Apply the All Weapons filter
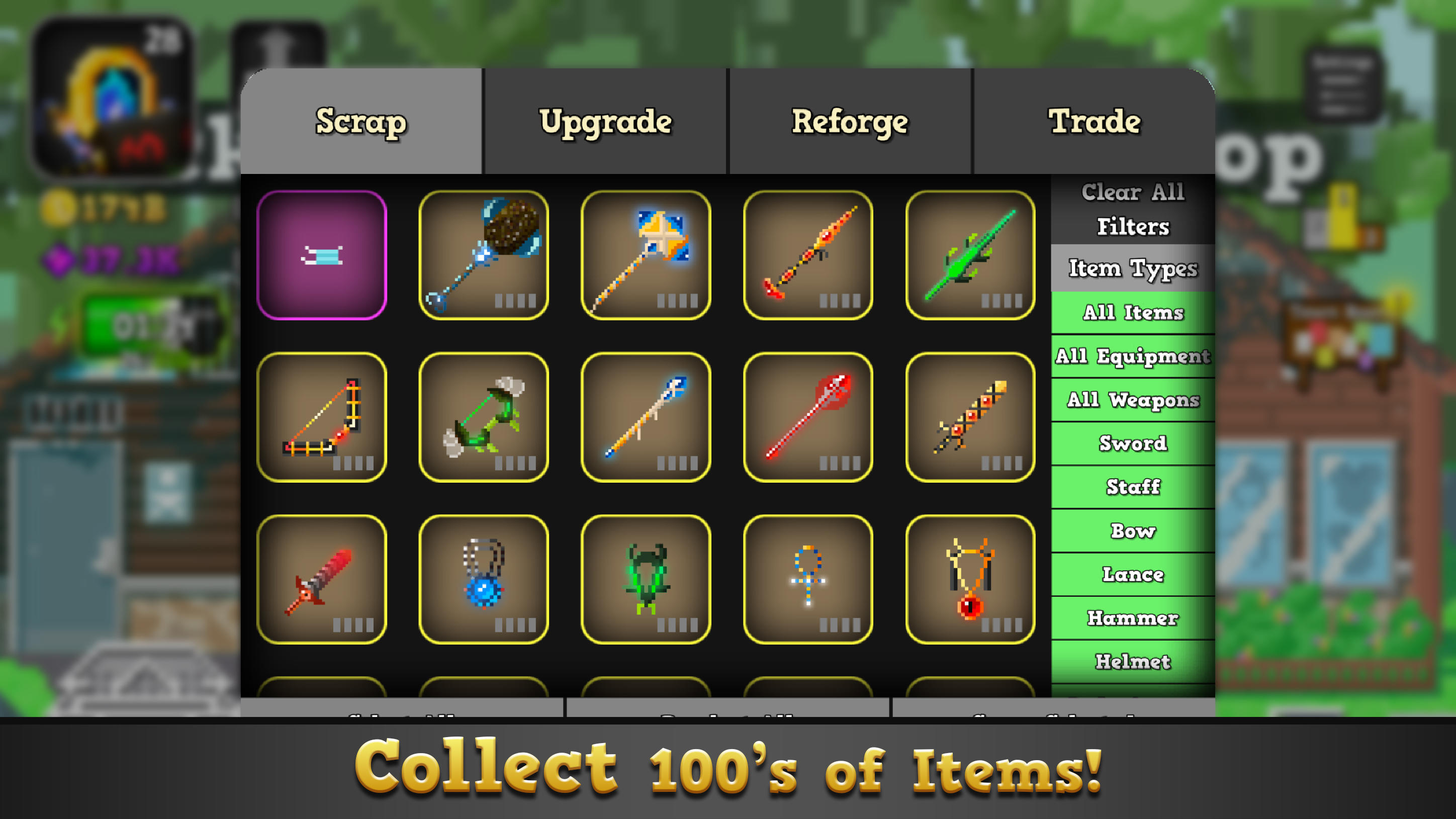Viewport: 1456px width, 819px height. coord(1132,400)
